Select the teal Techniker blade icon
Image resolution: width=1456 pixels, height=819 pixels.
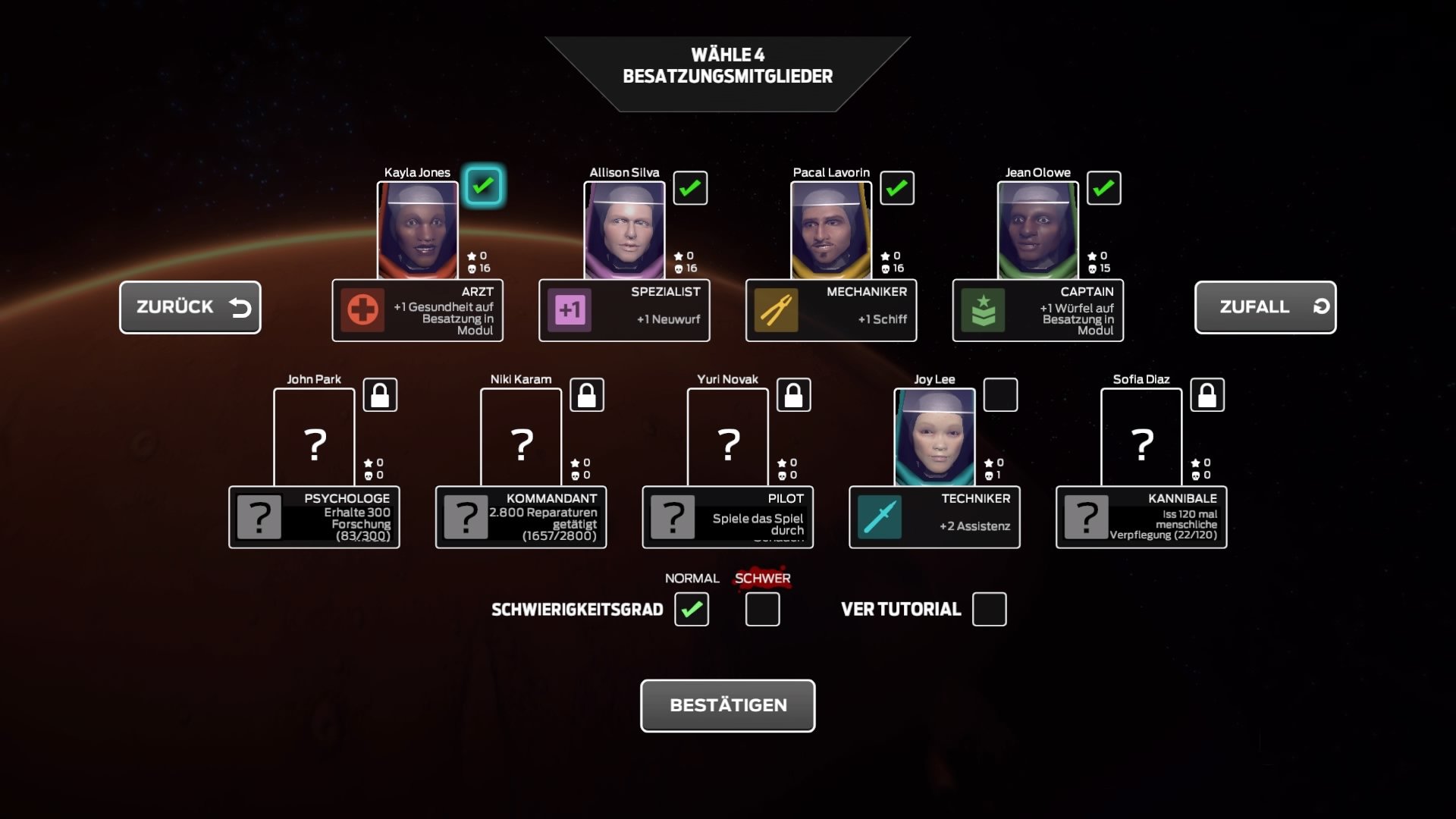[880, 517]
